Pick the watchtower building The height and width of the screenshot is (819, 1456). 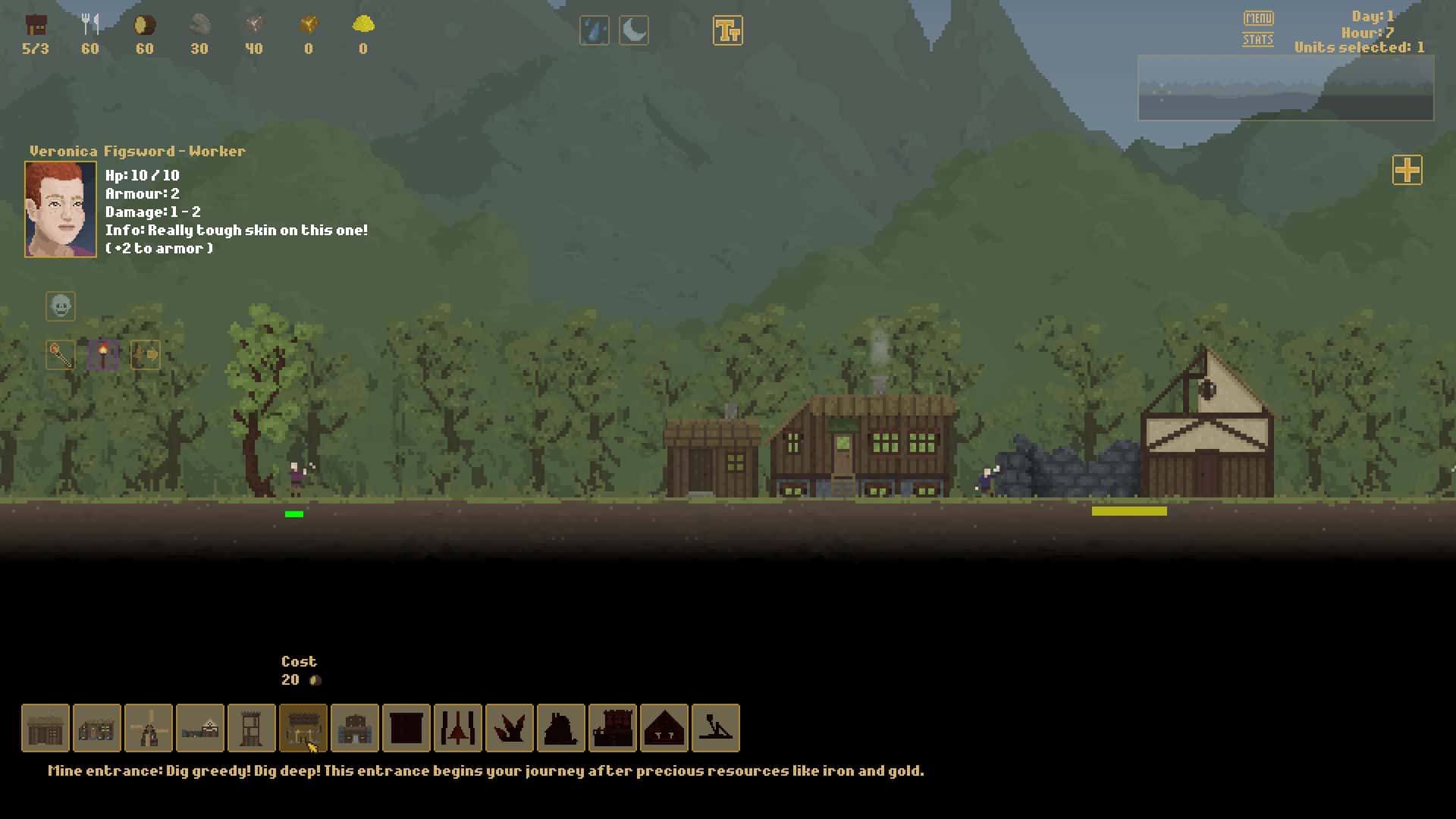(x=252, y=728)
